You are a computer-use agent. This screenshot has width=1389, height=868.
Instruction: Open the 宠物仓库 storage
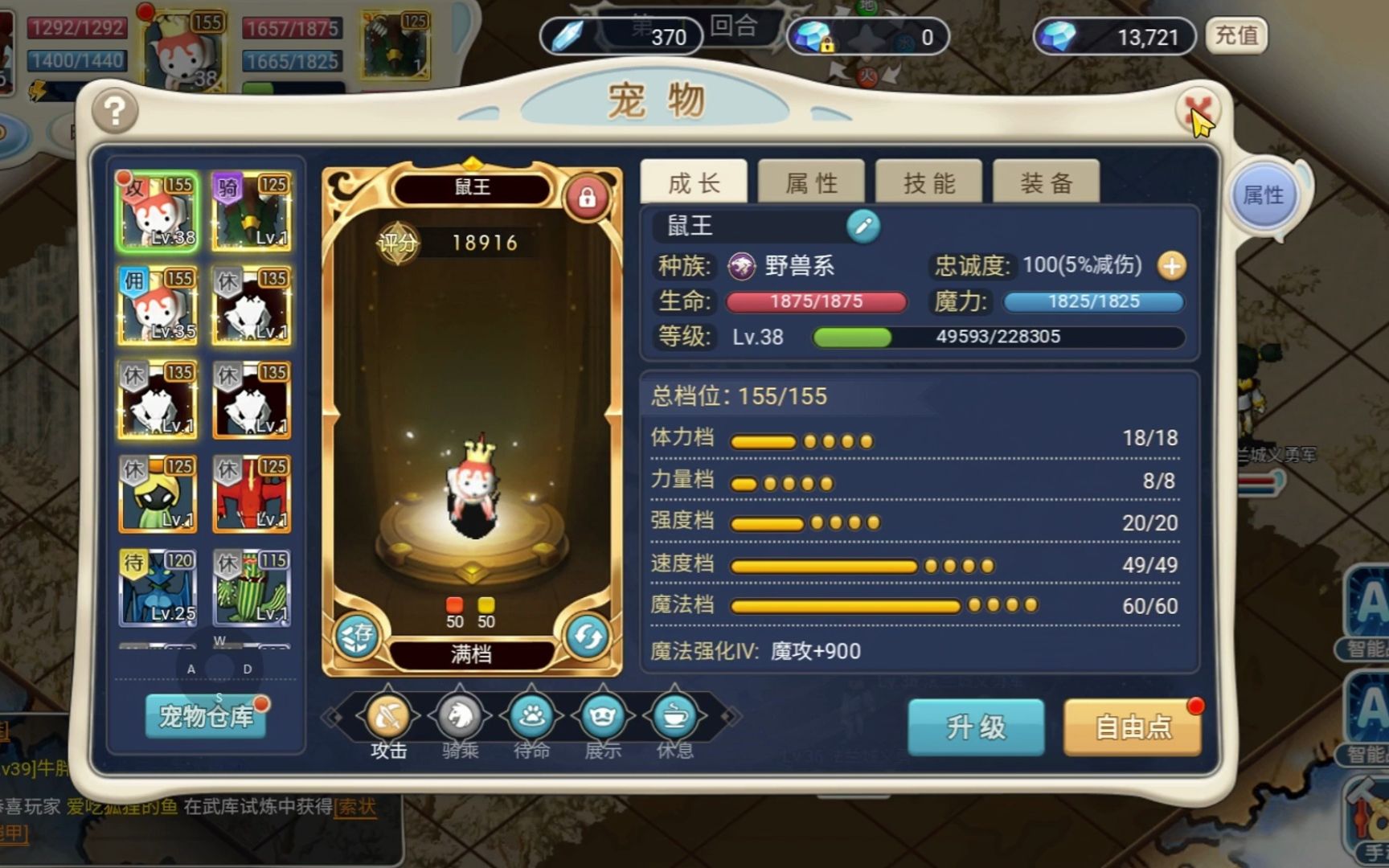point(206,715)
